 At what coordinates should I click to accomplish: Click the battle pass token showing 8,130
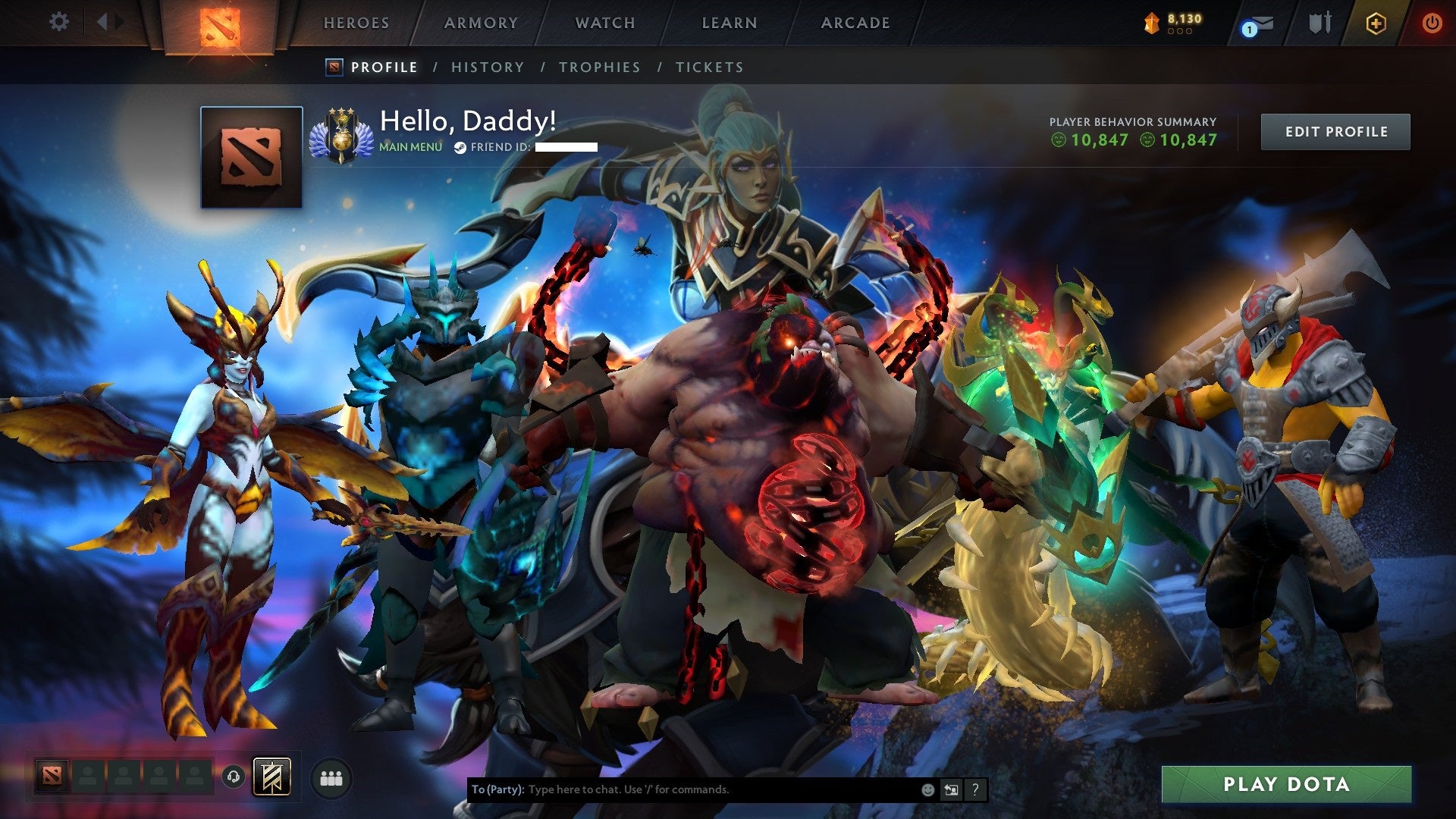point(1173,23)
